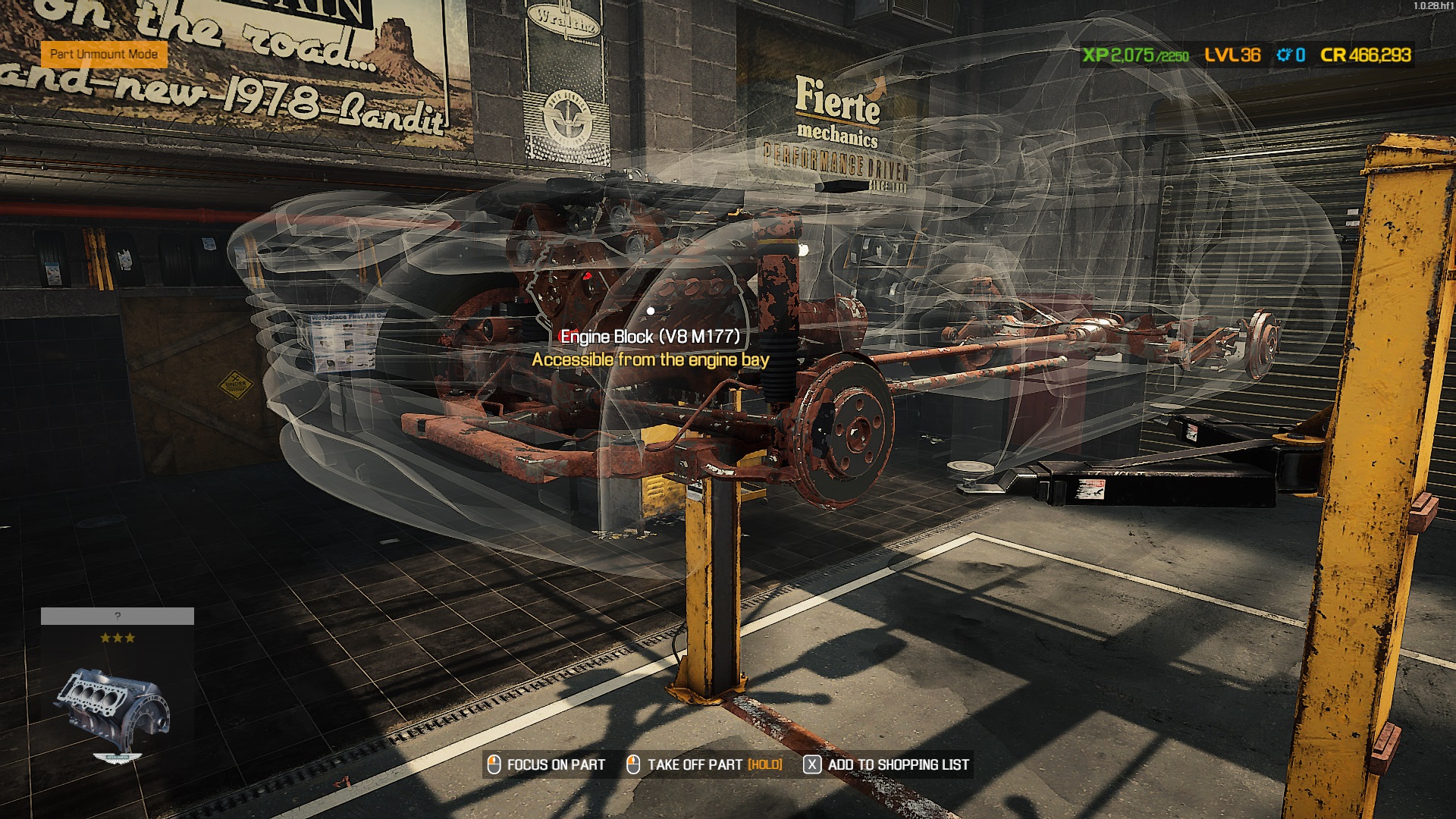Click the Focus on Part button
Screen dimensions: 1456x819
(x=554, y=765)
